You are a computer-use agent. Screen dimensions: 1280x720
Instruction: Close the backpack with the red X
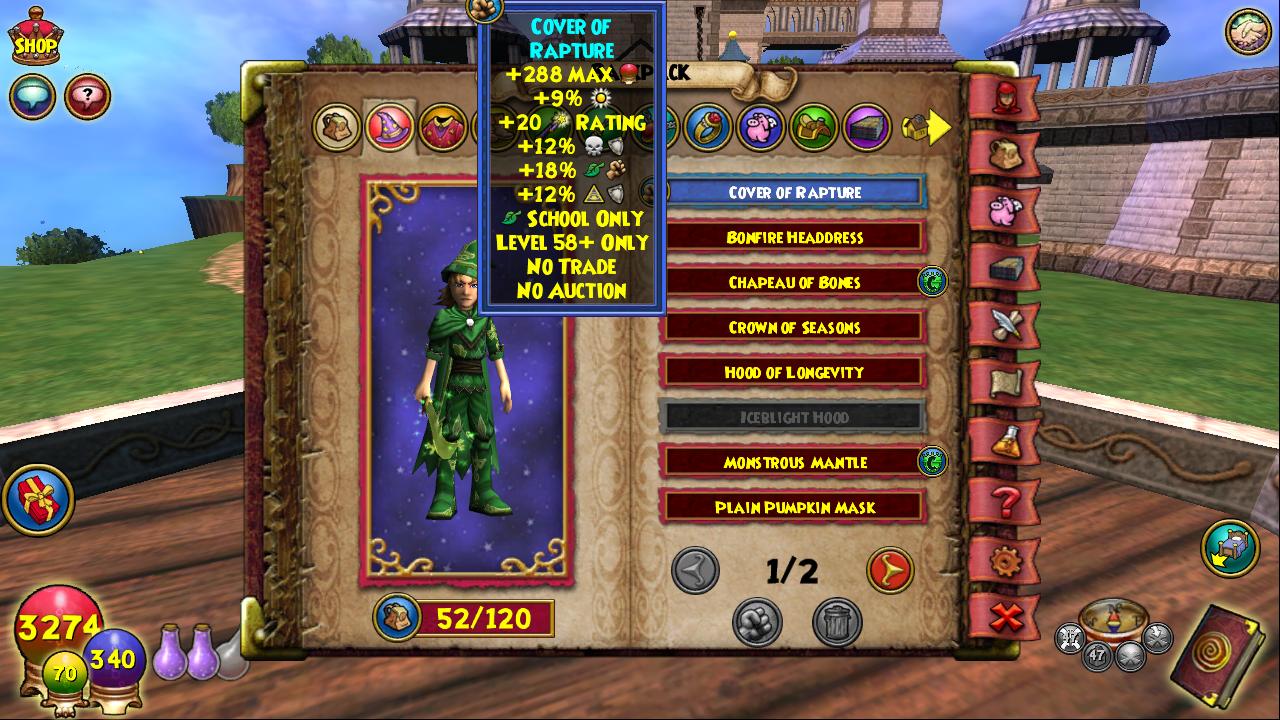click(x=1005, y=616)
